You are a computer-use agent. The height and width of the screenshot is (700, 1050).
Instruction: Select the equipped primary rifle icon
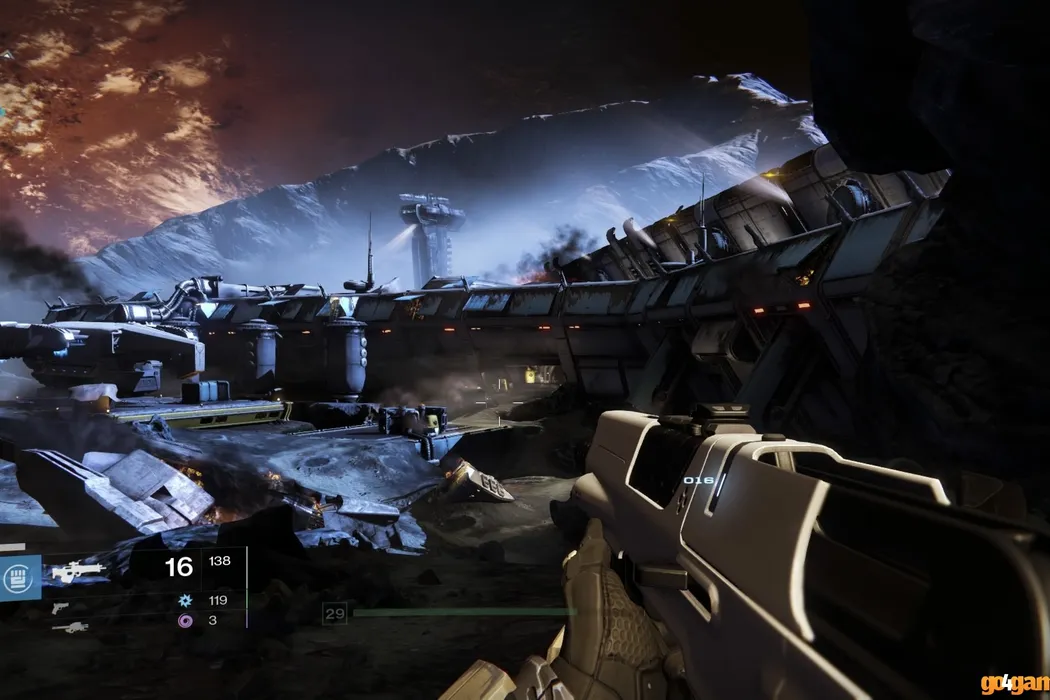78,571
